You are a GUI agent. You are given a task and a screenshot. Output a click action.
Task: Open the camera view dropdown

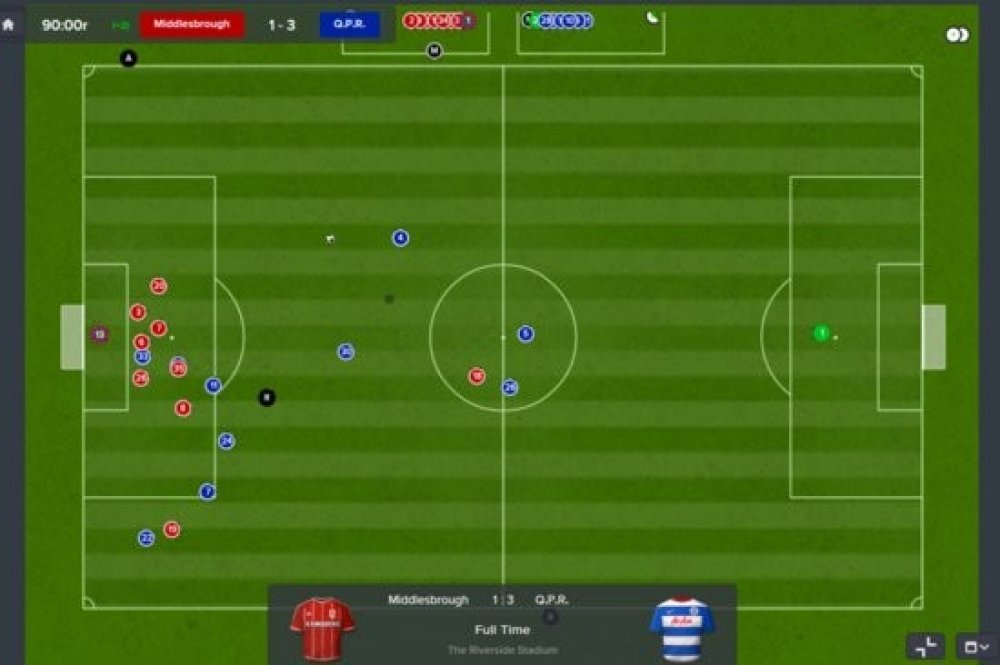coord(975,646)
